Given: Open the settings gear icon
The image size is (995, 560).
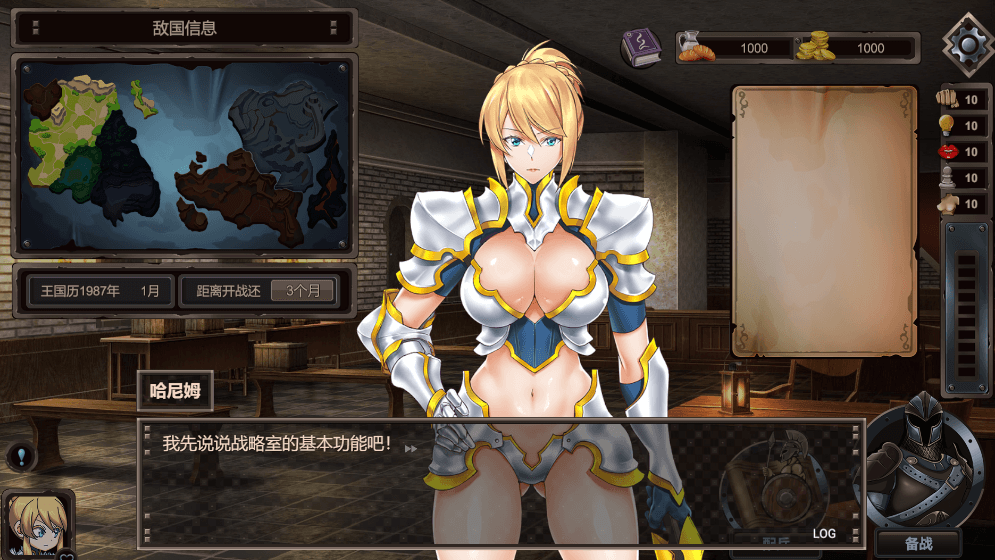Looking at the screenshot, I should 968,42.
